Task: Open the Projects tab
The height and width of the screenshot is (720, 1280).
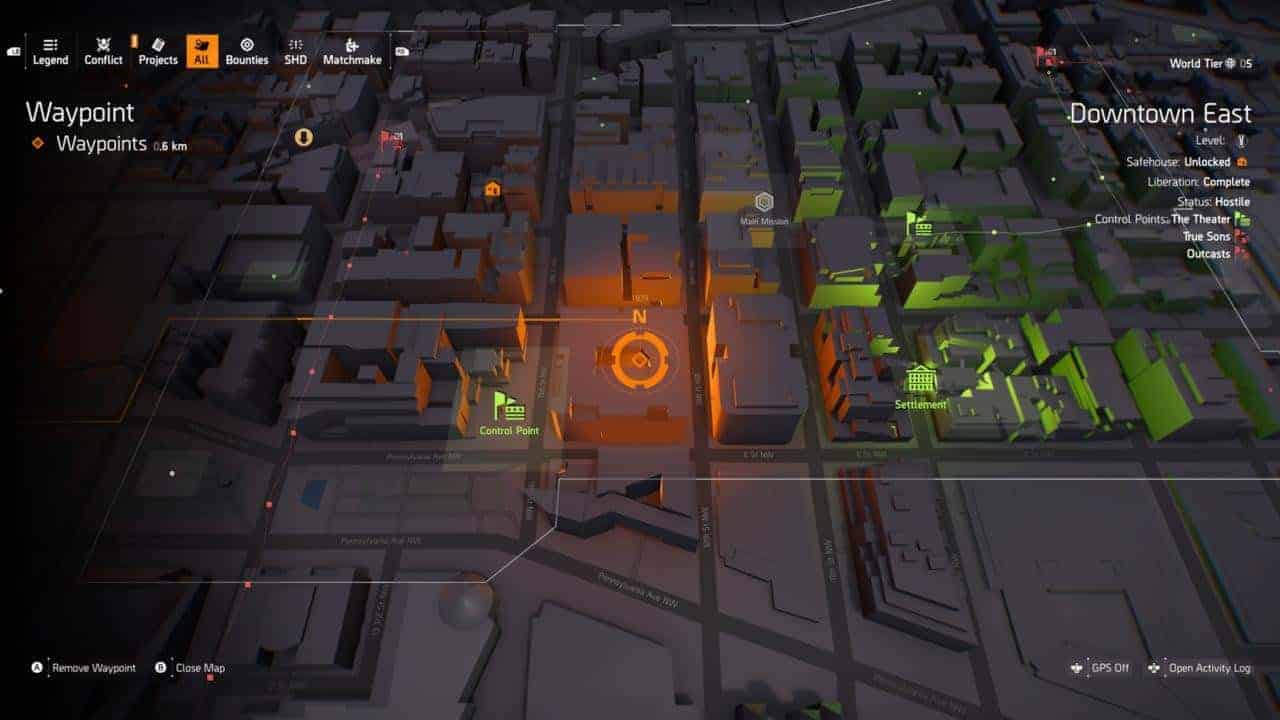Action: 157,50
